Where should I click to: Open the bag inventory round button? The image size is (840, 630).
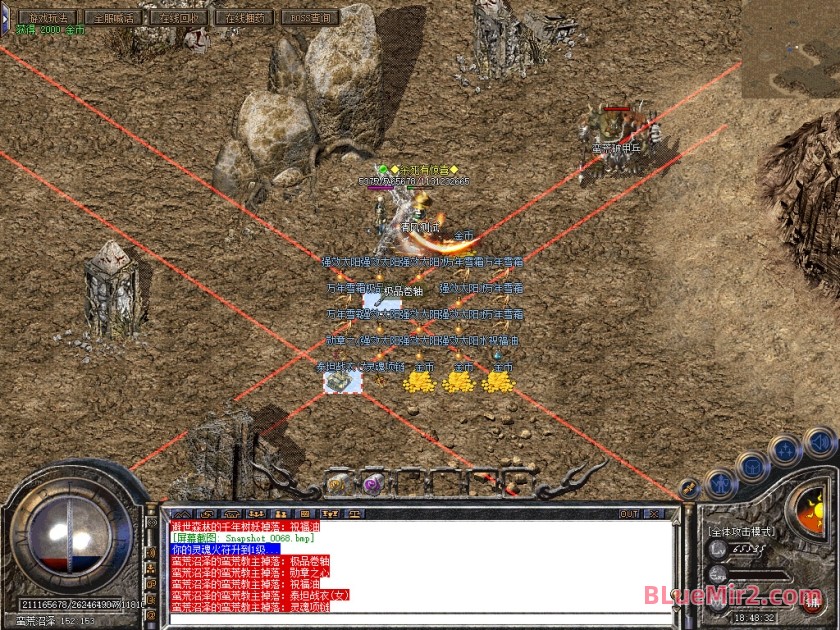click(753, 466)
